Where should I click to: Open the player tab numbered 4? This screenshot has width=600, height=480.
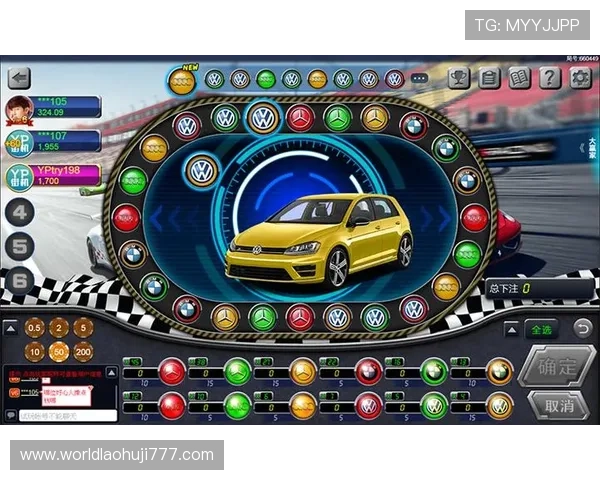pyautogui.click(x=21, y=211)
